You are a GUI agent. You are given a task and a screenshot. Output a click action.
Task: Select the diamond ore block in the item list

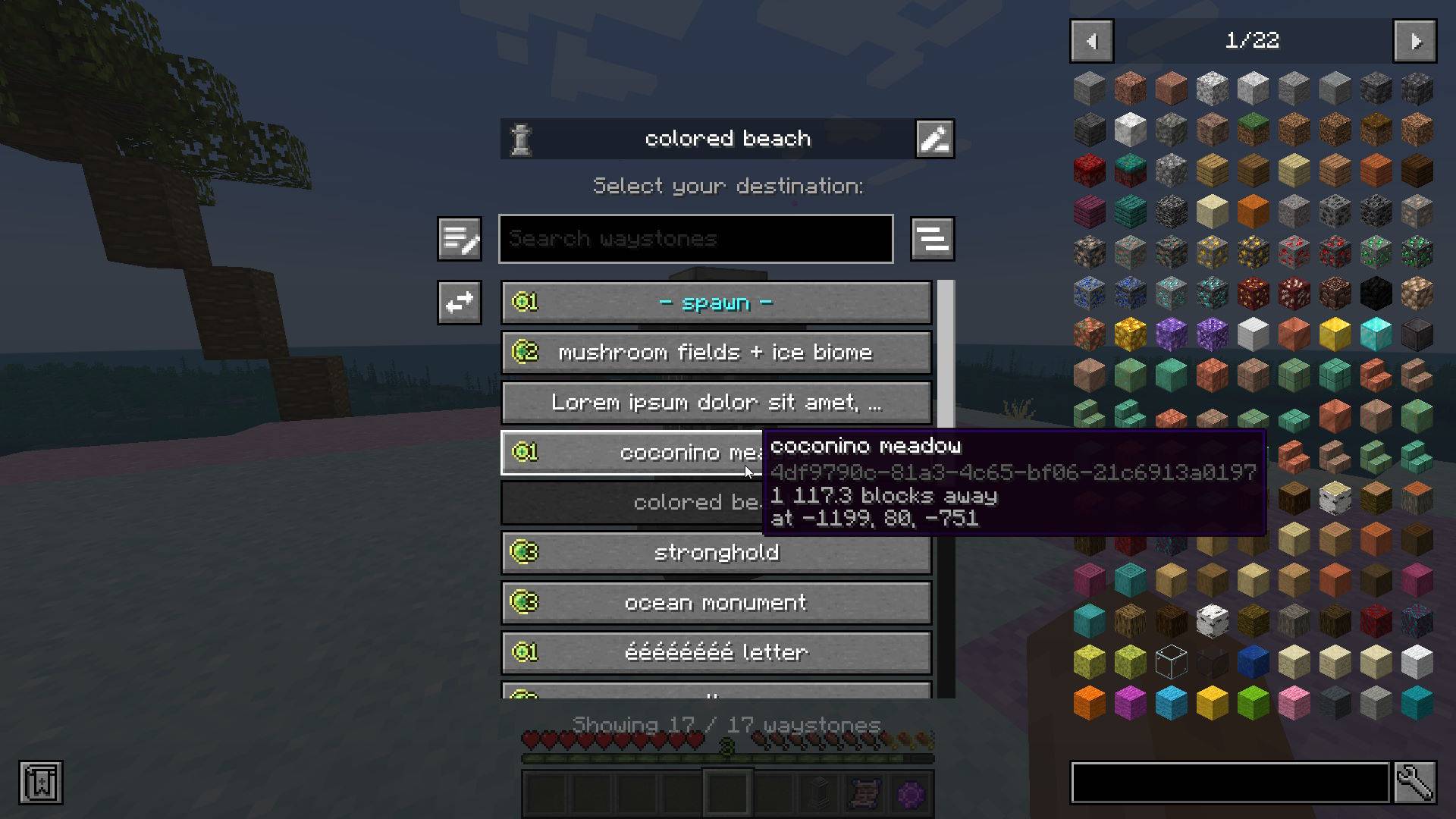point(1170,292)
